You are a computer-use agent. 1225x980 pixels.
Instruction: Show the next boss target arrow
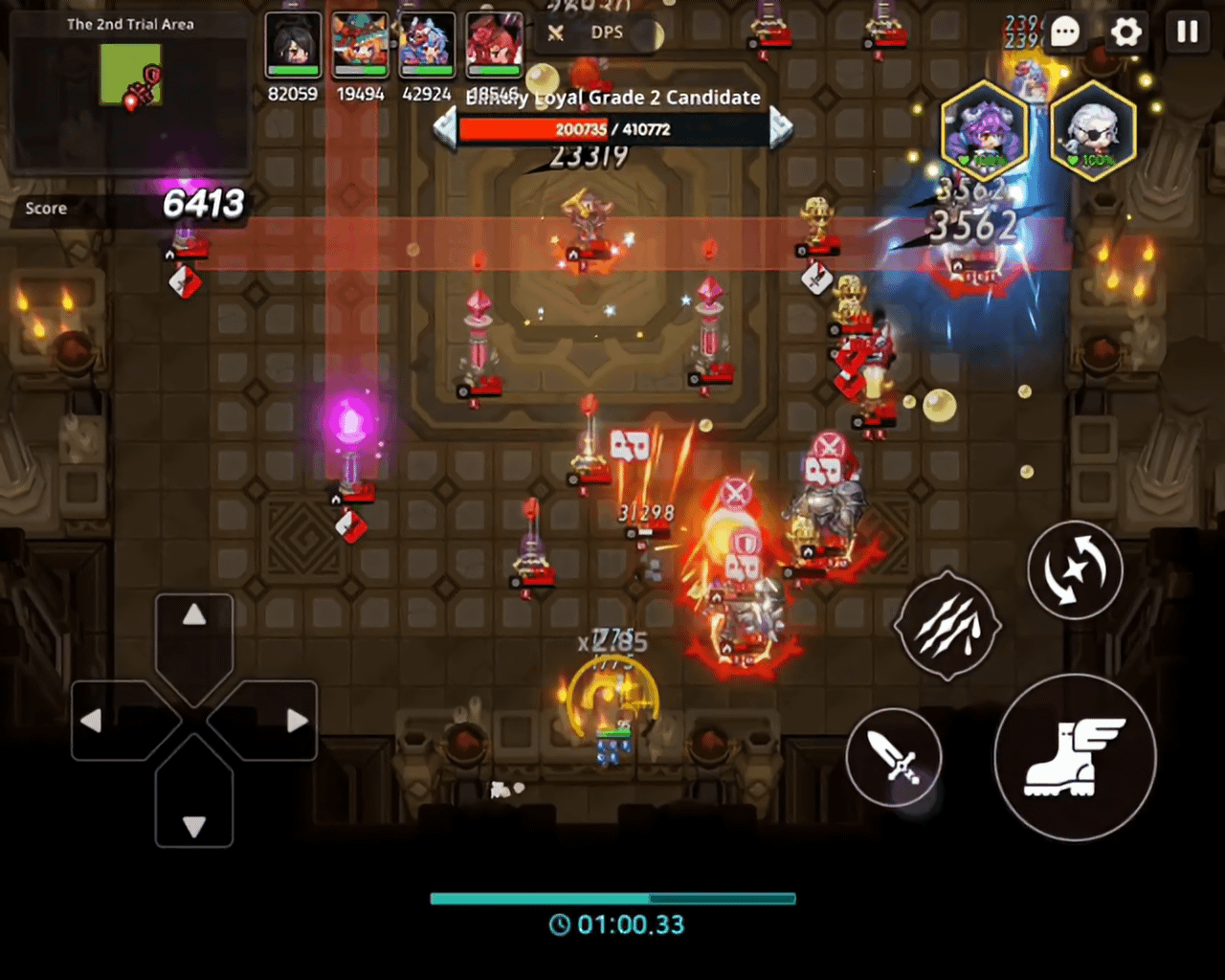pyautogui.click(x=781, y=128)
